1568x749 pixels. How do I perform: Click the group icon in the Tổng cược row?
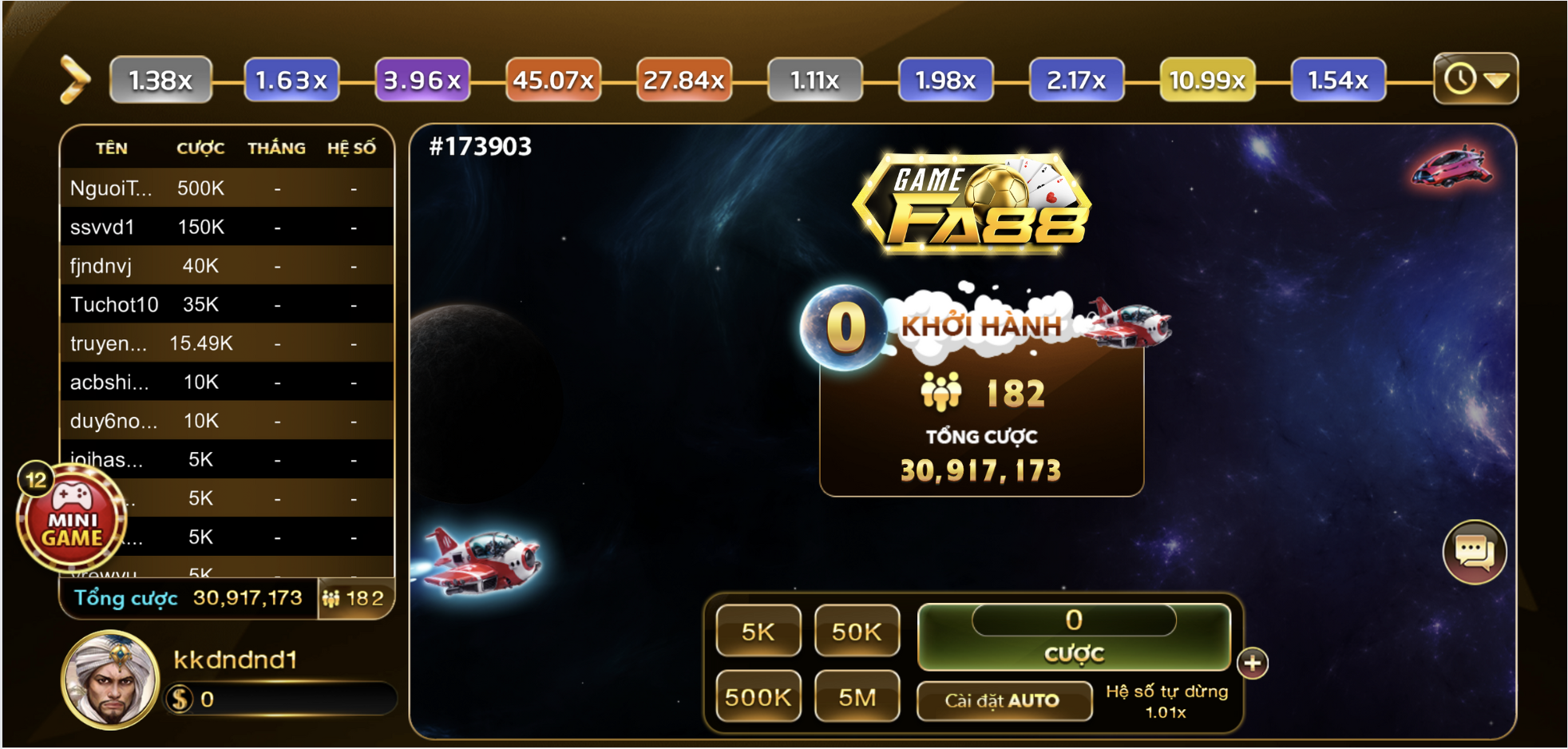[333, 598]
